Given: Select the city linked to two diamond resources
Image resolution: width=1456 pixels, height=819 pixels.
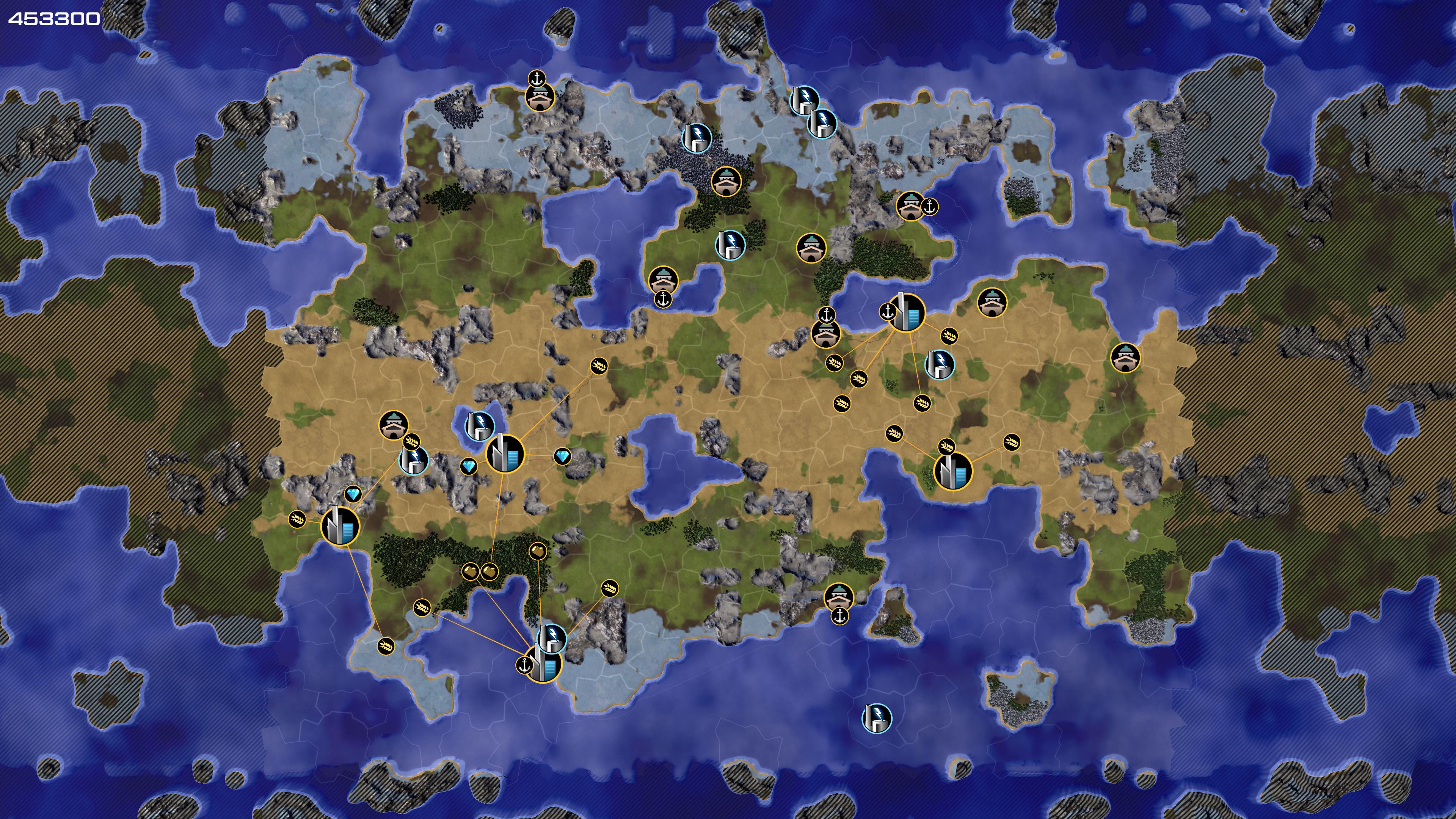Looking at the screenshot, I should pos(505,453).
